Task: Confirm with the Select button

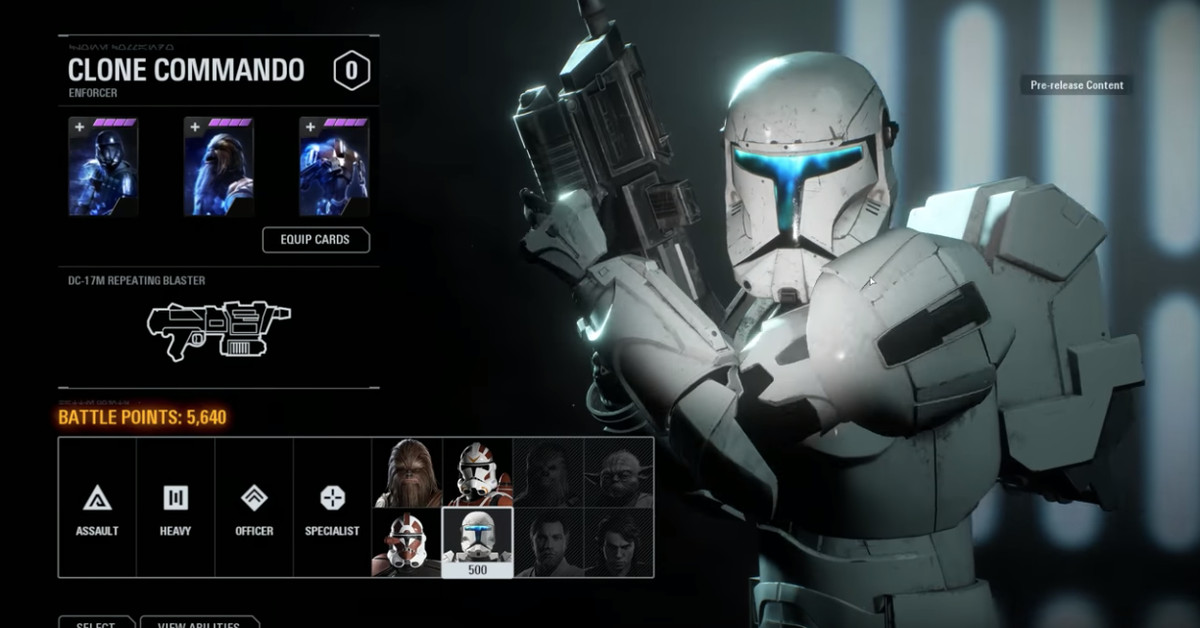Action: pos(96,623)
